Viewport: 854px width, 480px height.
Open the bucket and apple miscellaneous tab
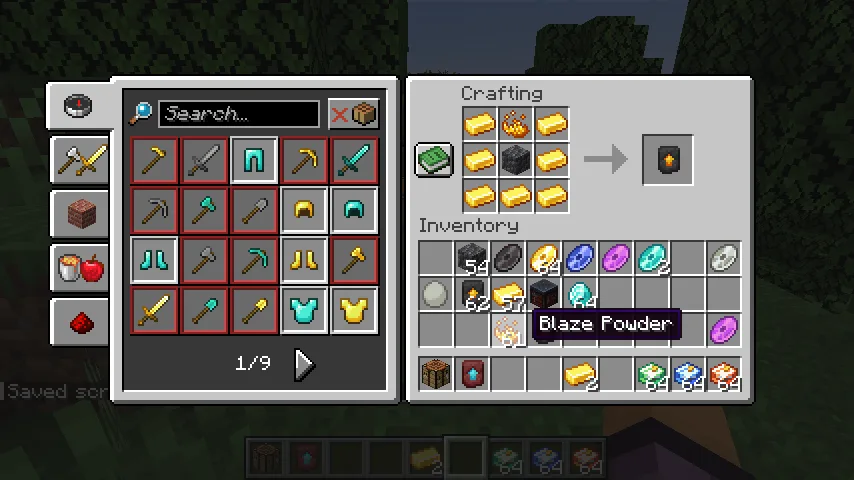point(81,267)
